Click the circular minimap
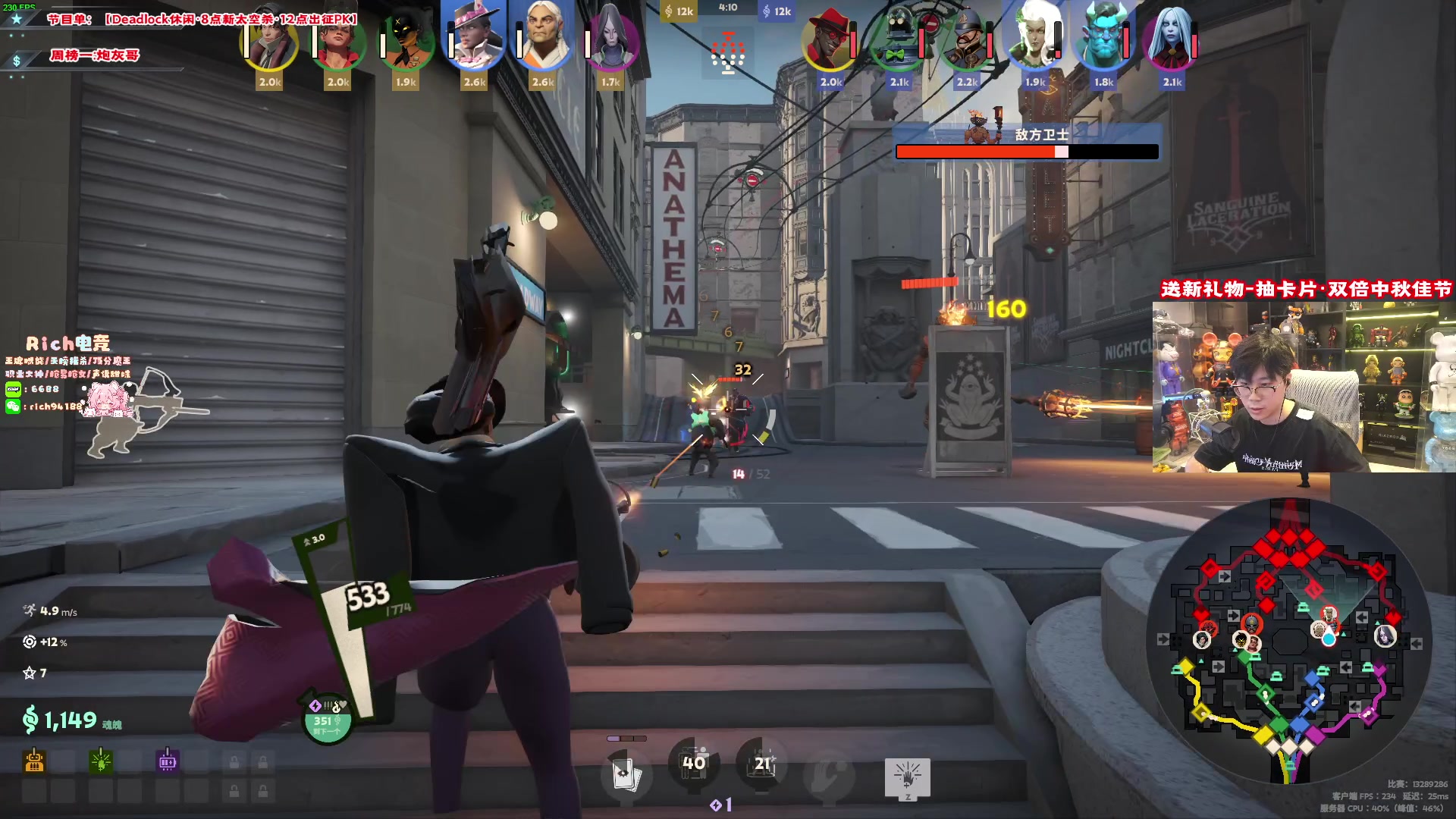 1289,641
